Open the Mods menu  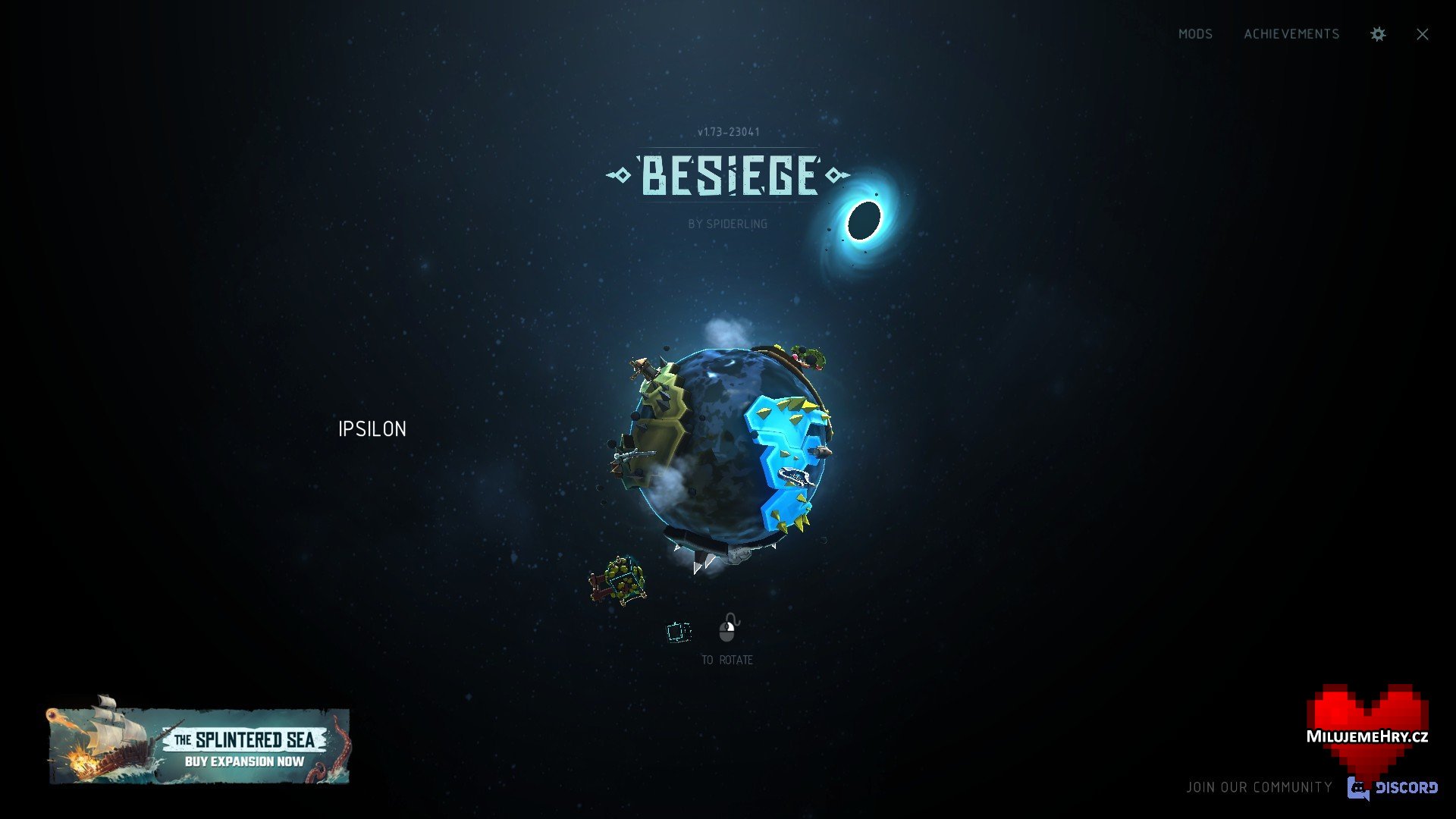pyautogui.click(x=1195, y=34)
